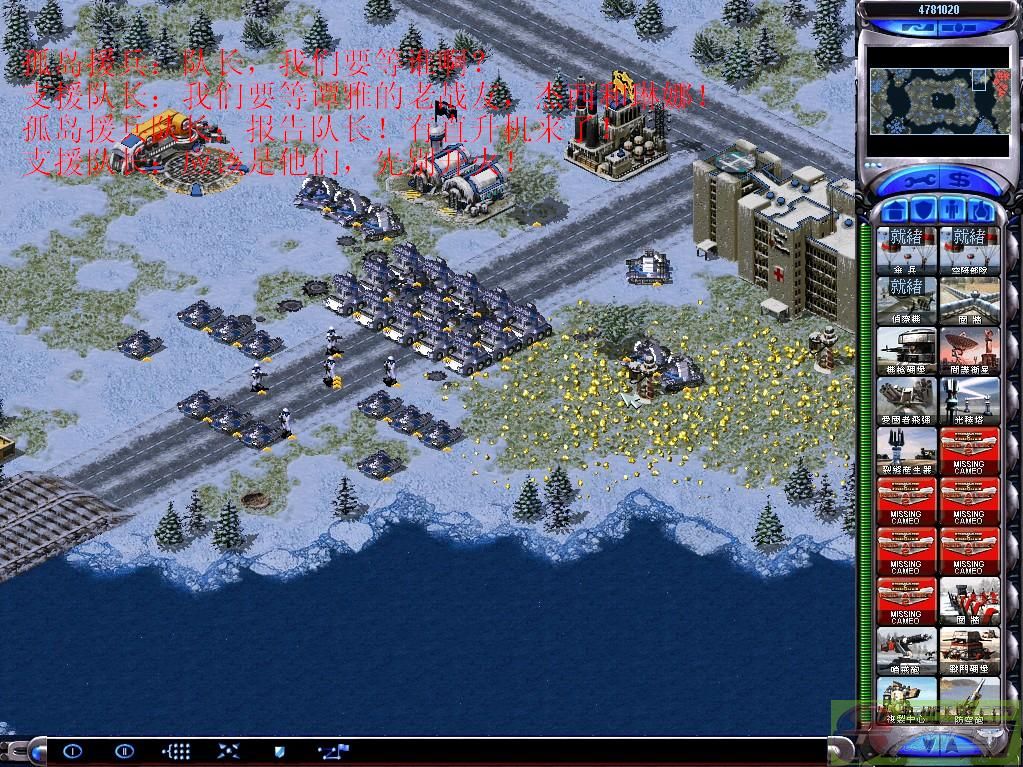The width and height of the screenshot is (1023, 767).
Task: Build the 机枪碉堡 pillbox
Action: (x=906, y=350)
